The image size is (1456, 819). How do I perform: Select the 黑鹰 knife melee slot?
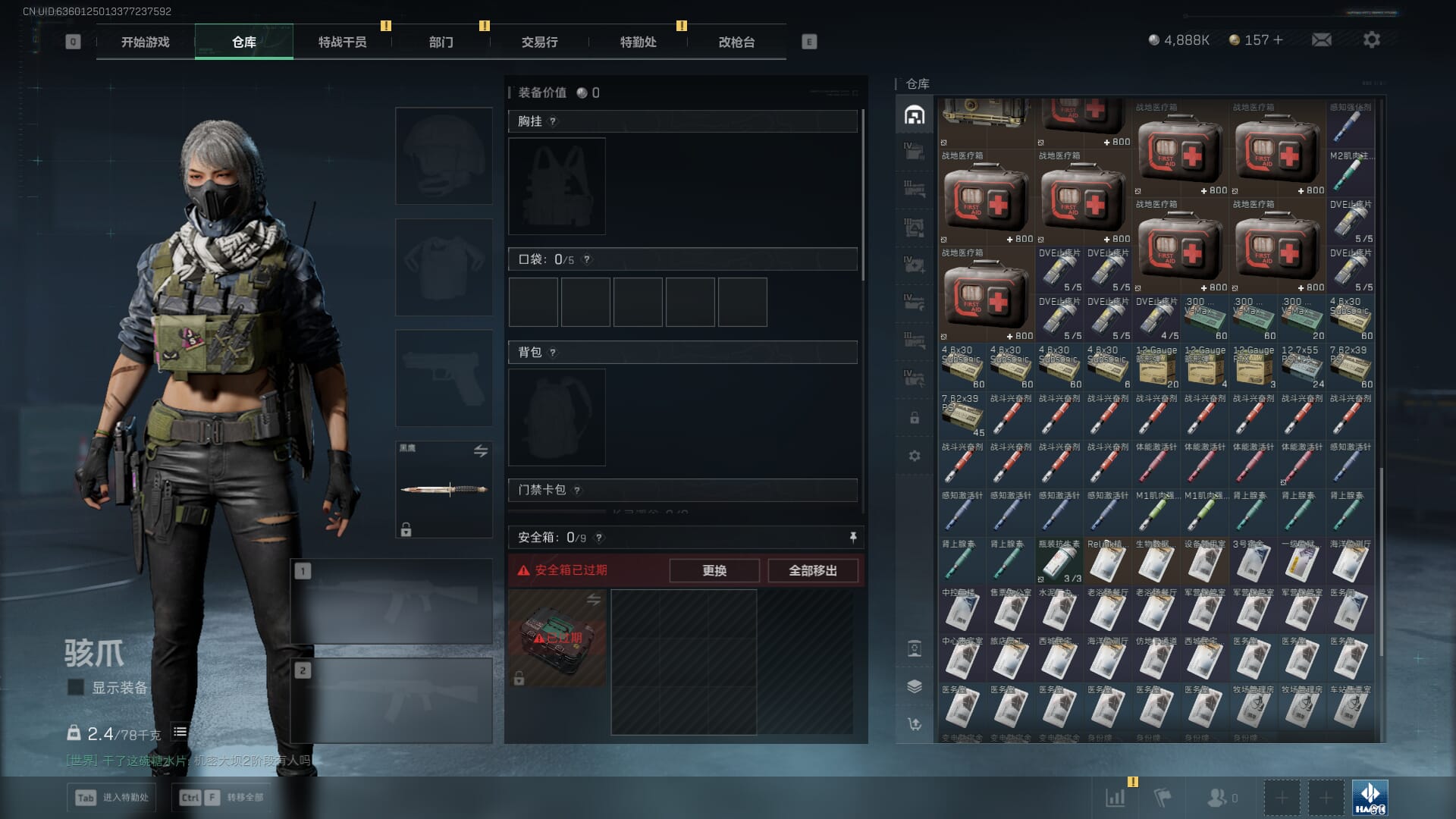[444, 489]
